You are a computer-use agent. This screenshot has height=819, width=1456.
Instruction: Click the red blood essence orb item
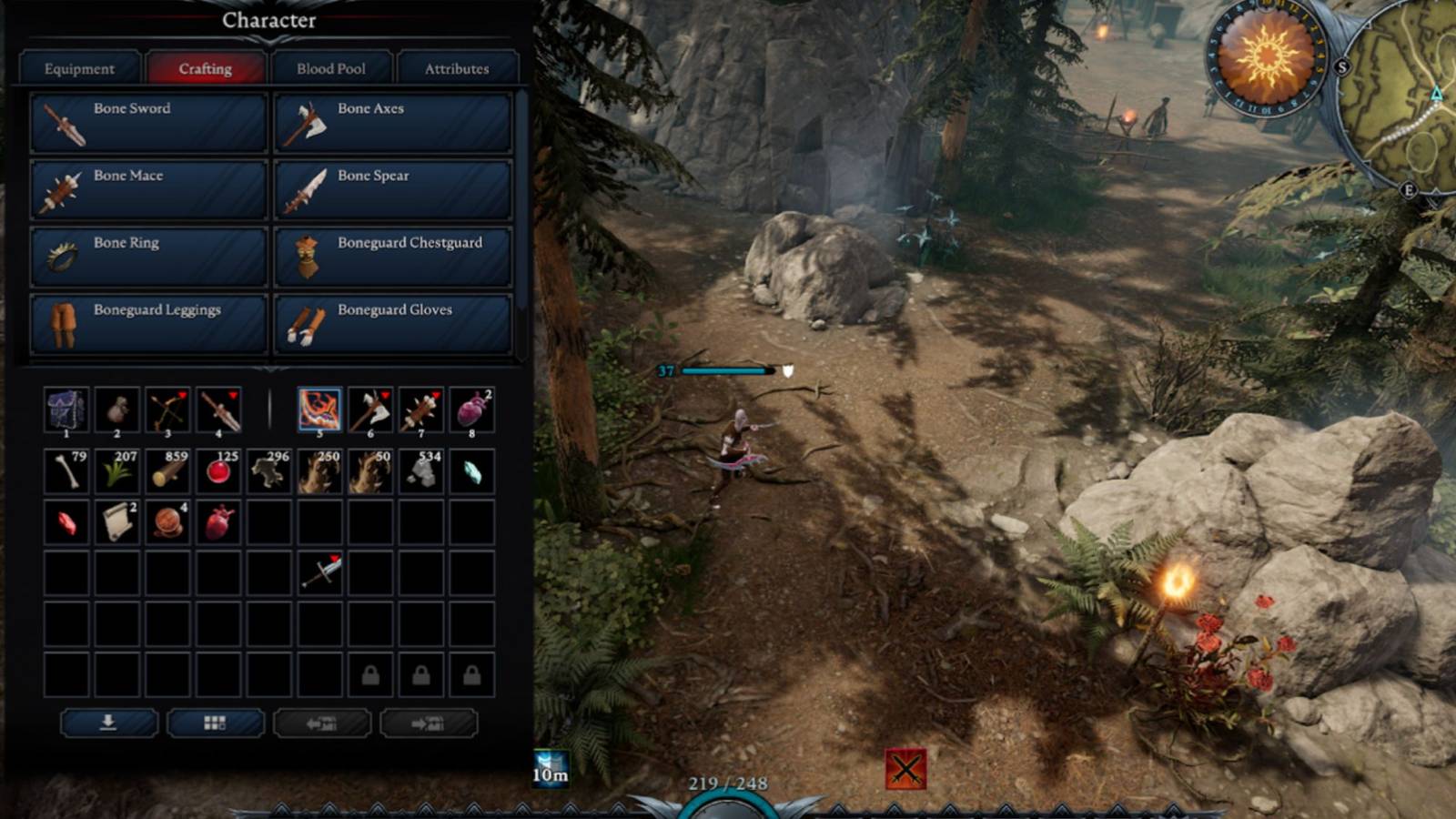[x=218, y=471]
